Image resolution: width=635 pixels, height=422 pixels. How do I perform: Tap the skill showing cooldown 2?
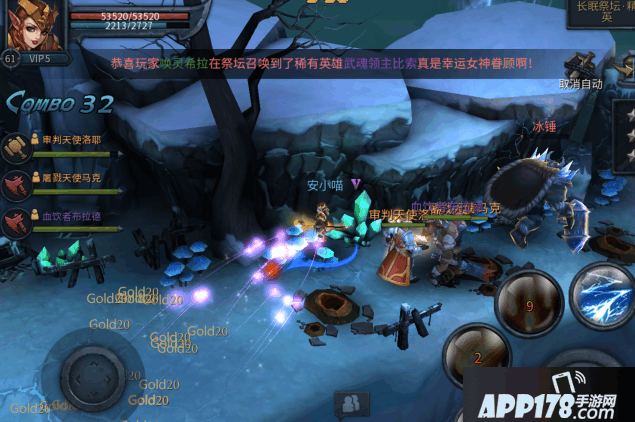(477, 355)
